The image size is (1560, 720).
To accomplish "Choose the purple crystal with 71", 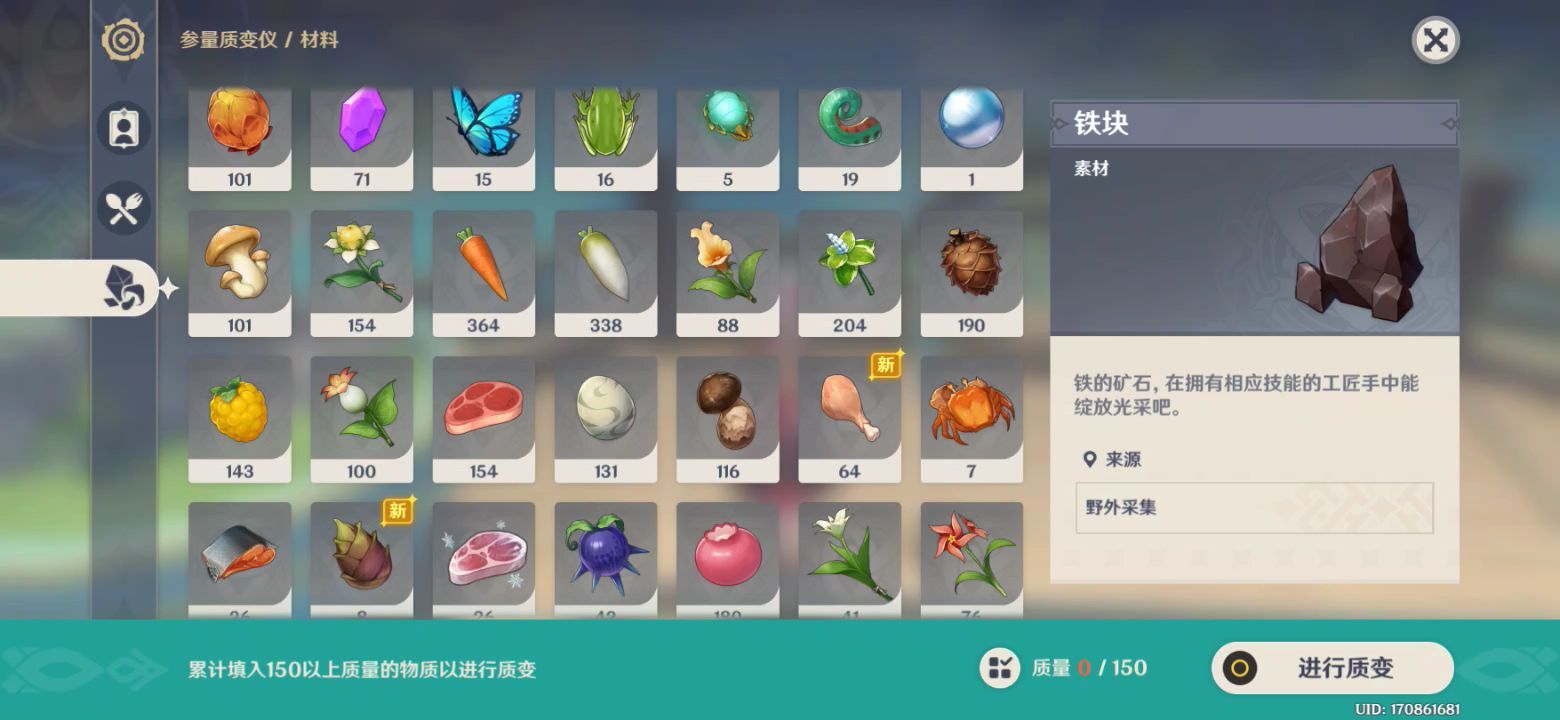I will [361, 135].
